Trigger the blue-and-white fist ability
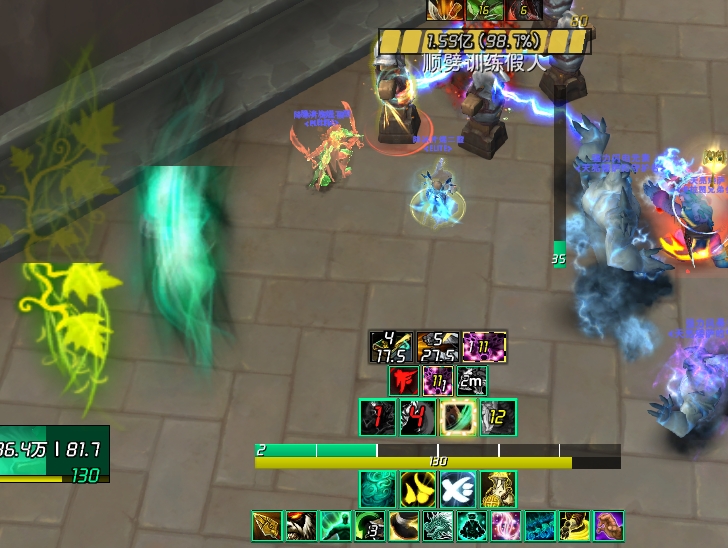The image size is (728, 548). coord(457,489)
